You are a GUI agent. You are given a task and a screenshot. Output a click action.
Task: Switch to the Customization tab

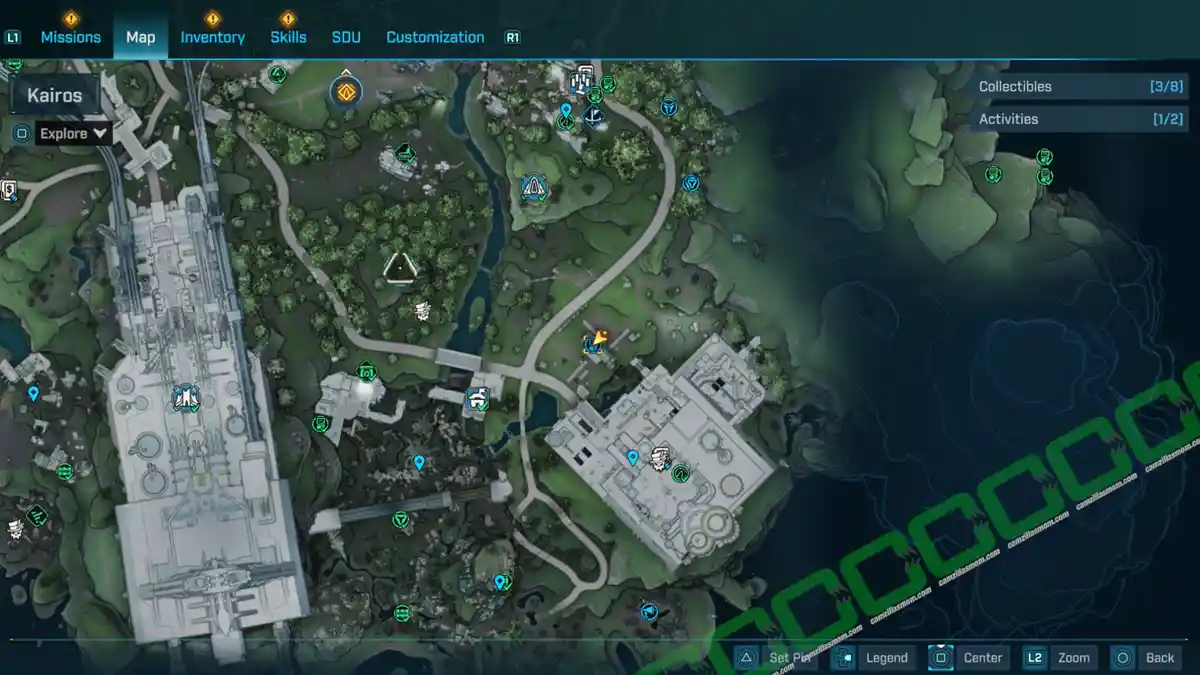point(435,37)
